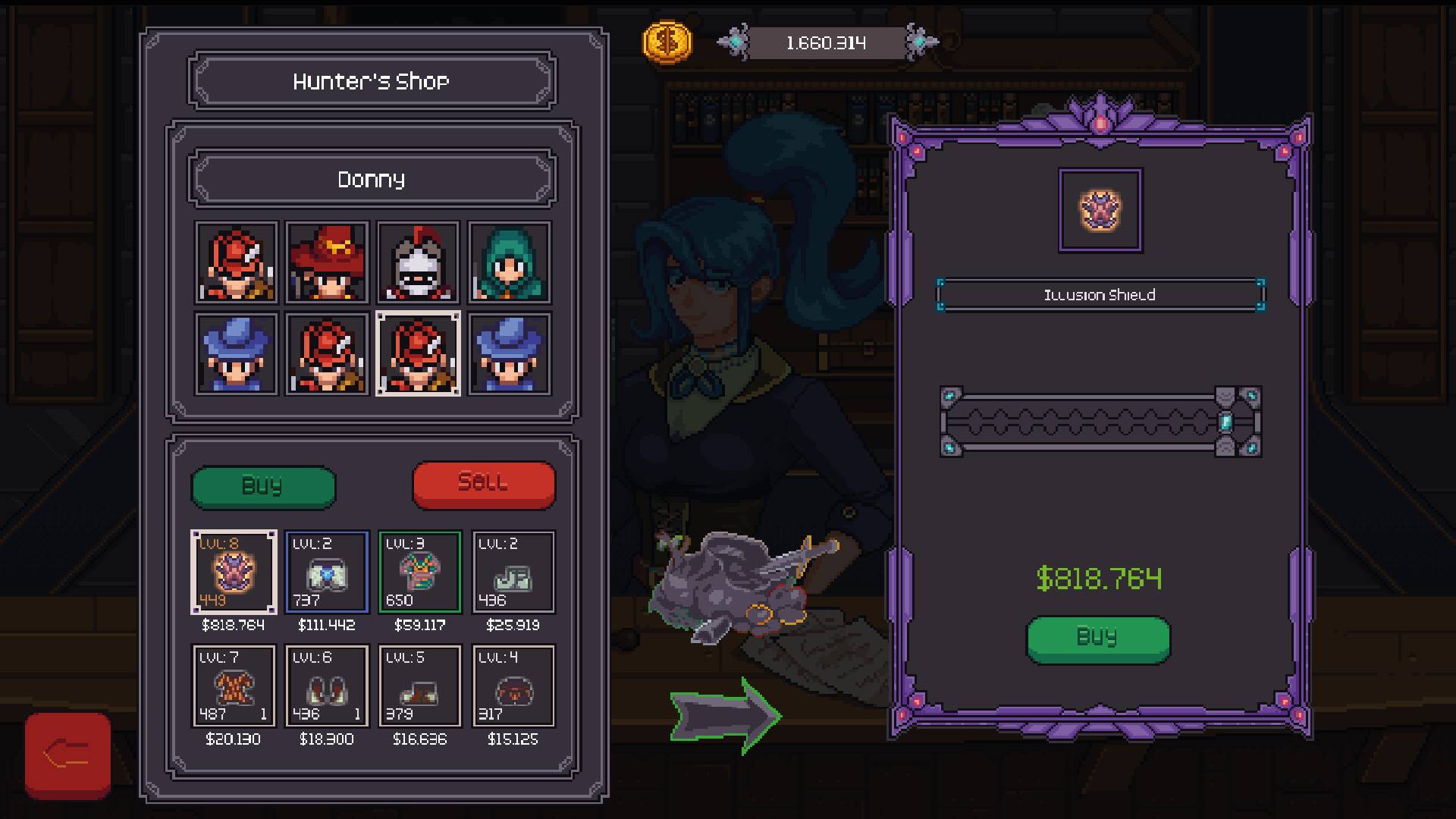Deselect the highlighted red-hooded character portrait
This screenshot has height=819, width=1456.
pos(419,353)
